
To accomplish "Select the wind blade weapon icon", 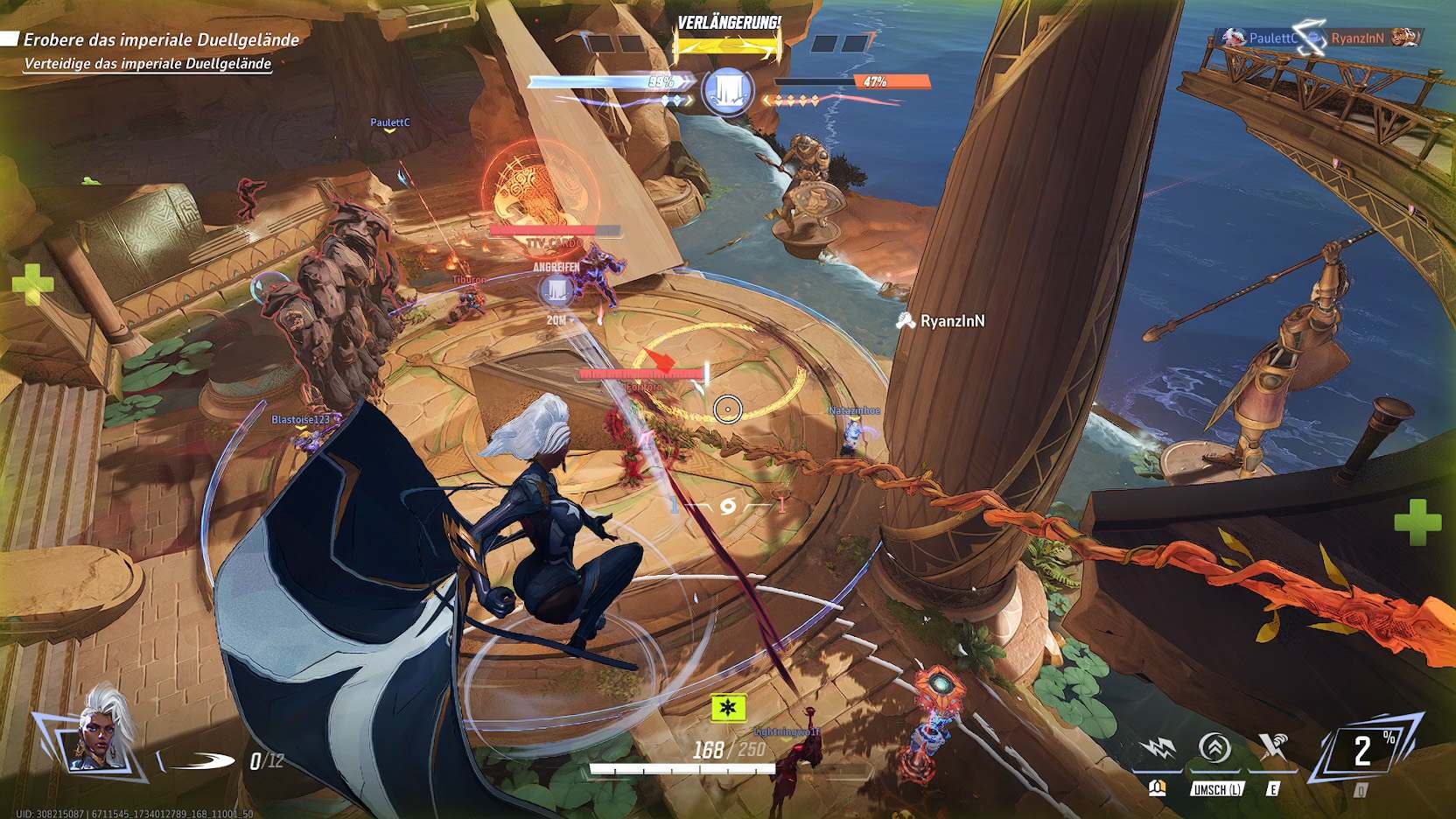I will click(x=199, y=760).
